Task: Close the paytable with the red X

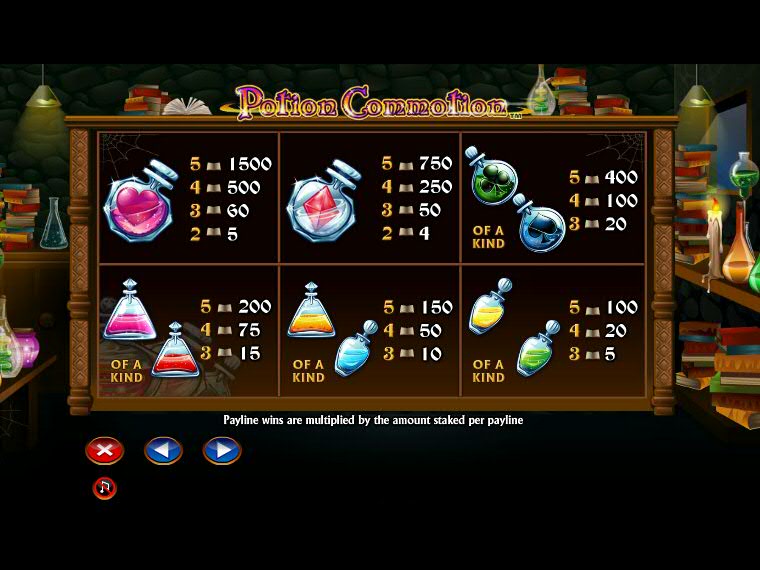Action: [x=104, y=451]
